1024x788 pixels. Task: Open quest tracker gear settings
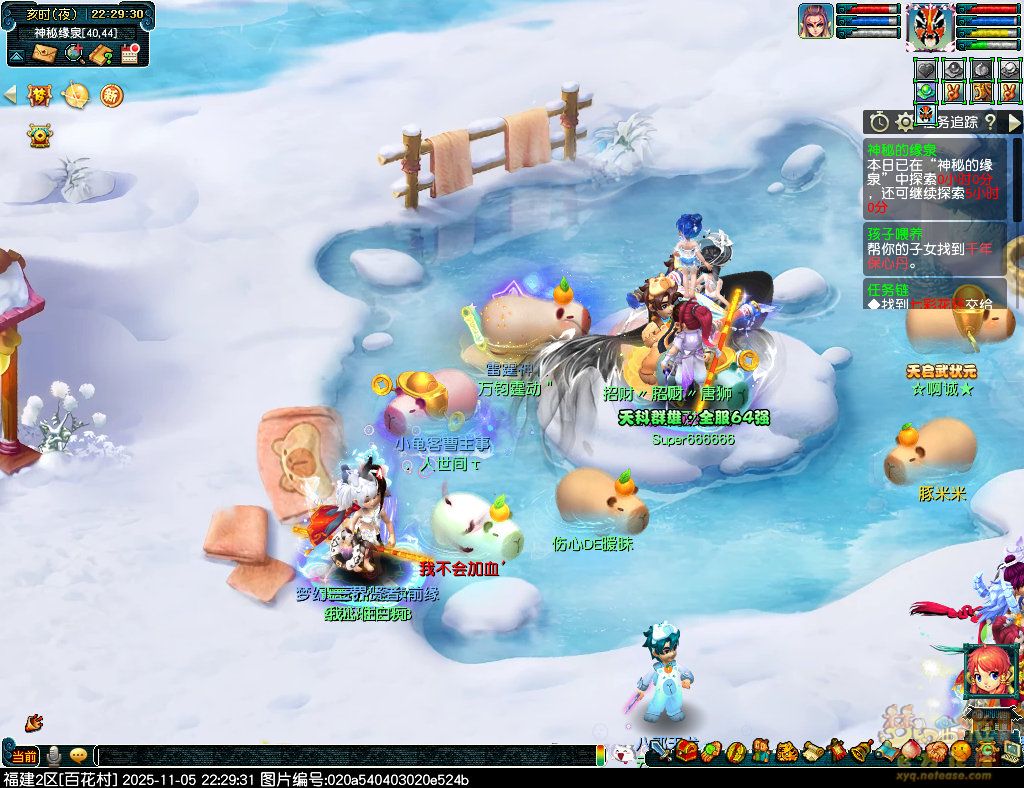click(905, 122)
